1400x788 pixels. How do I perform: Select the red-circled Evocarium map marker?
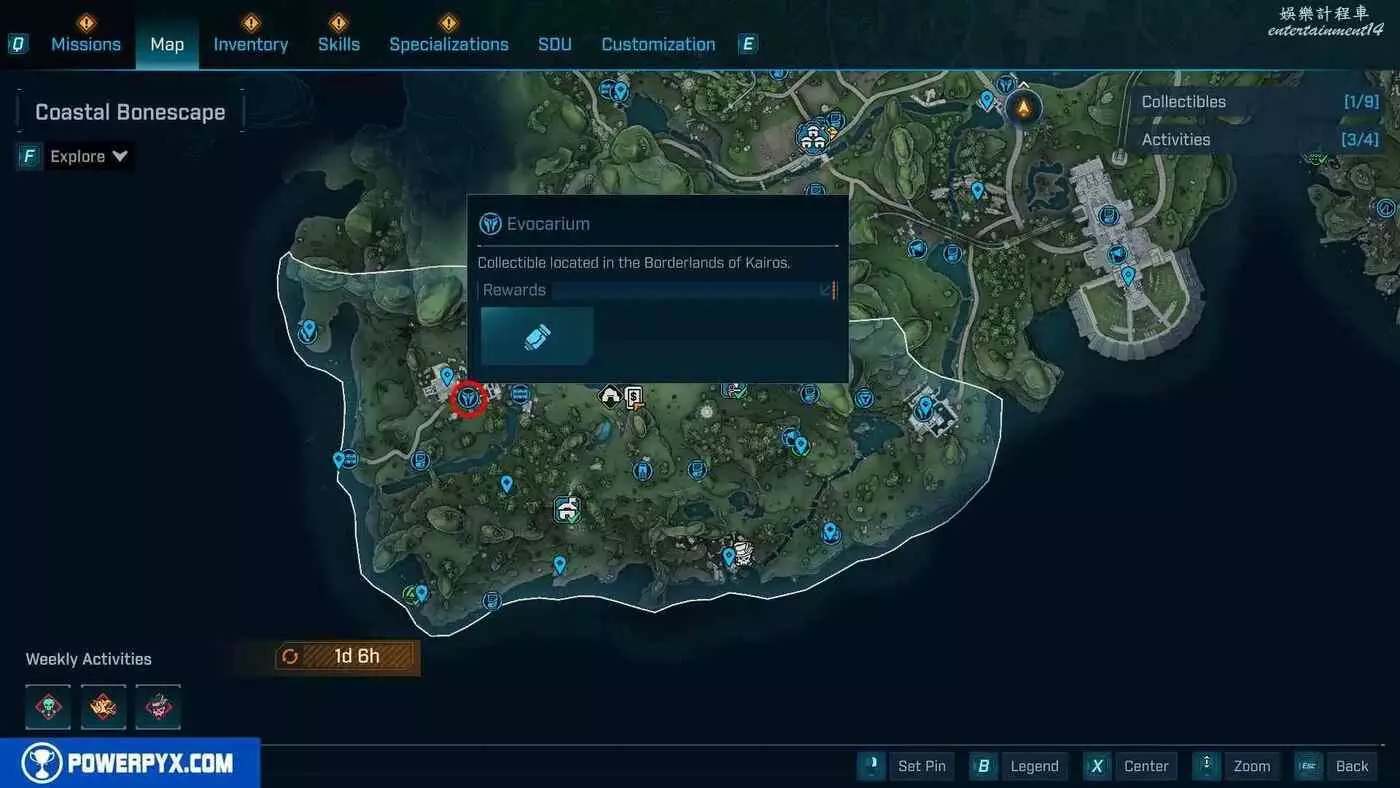pyautogui.click(x=468, y=400)
